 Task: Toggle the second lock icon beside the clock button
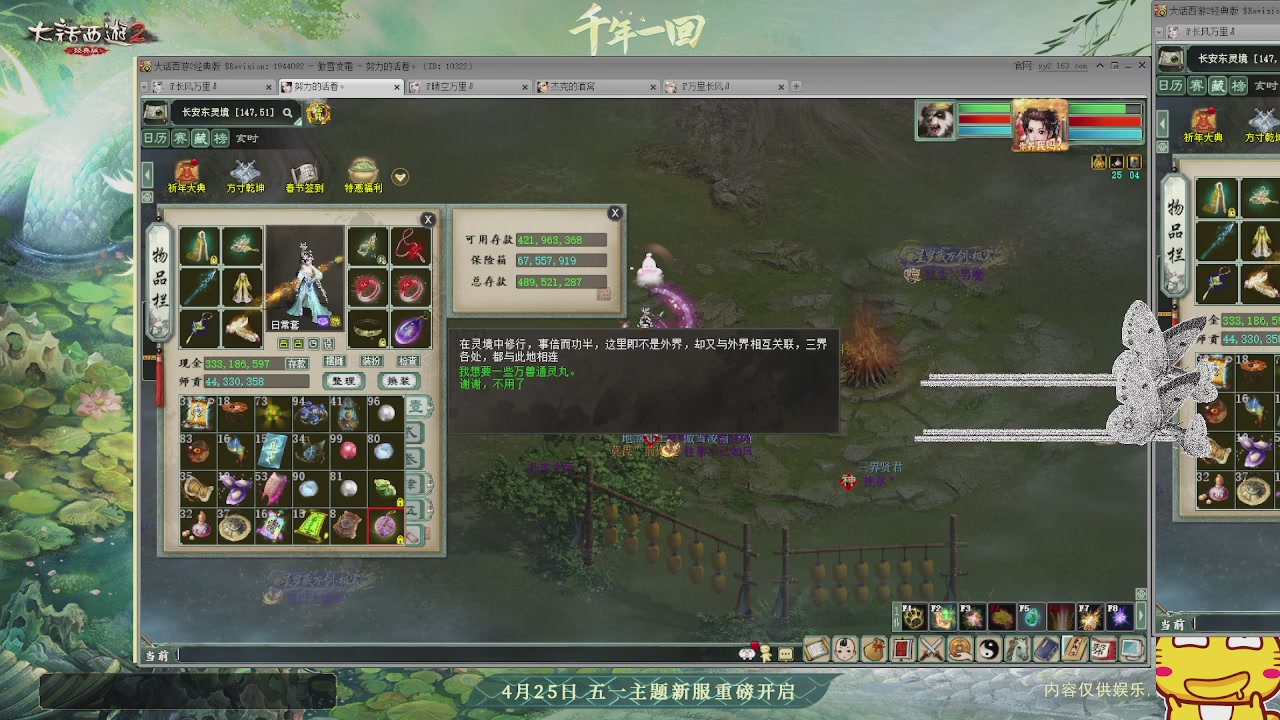tap(299, 344)
